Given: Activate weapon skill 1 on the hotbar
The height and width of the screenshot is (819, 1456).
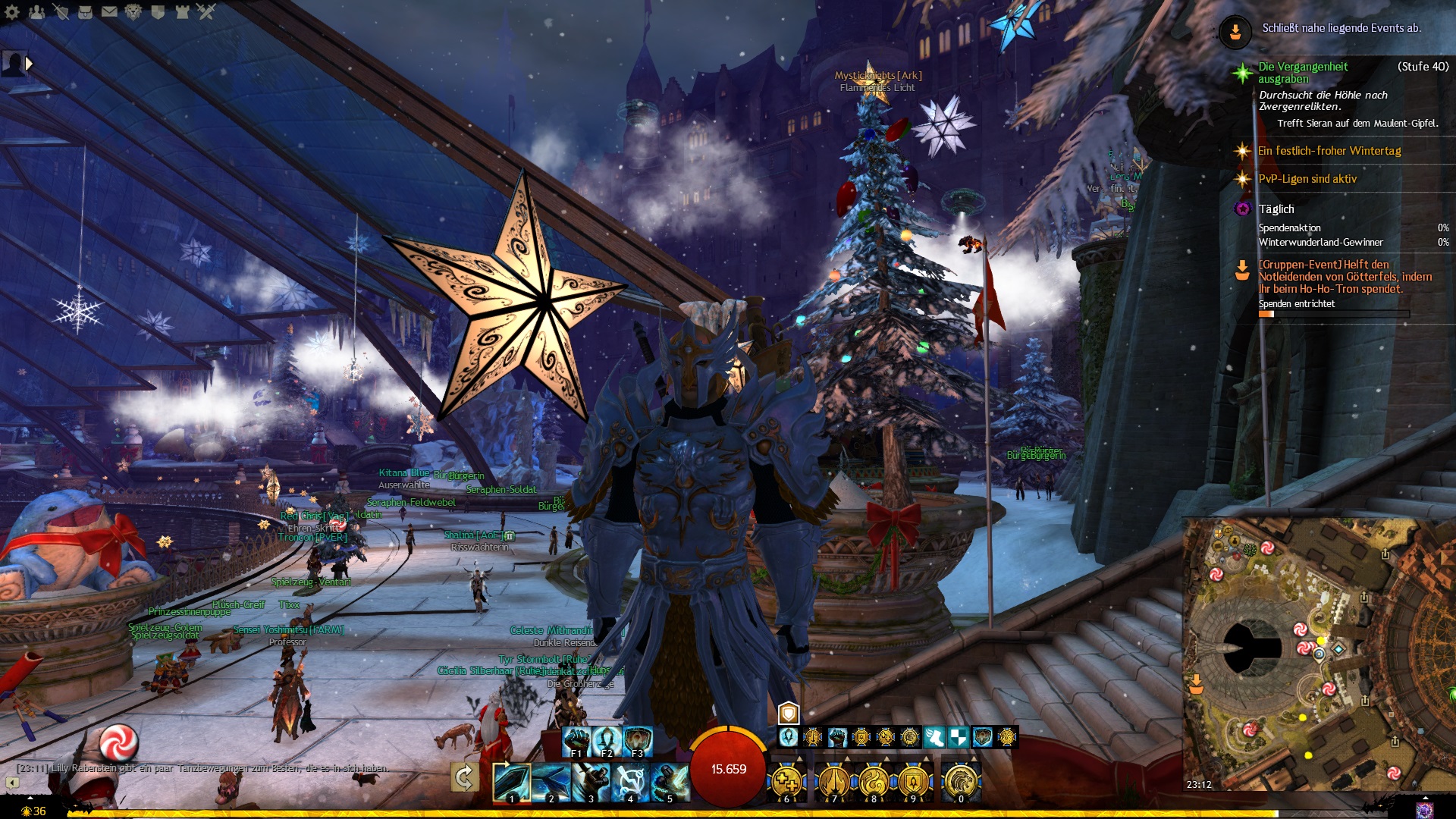Looking at the screenshot, I should point(511,781).
